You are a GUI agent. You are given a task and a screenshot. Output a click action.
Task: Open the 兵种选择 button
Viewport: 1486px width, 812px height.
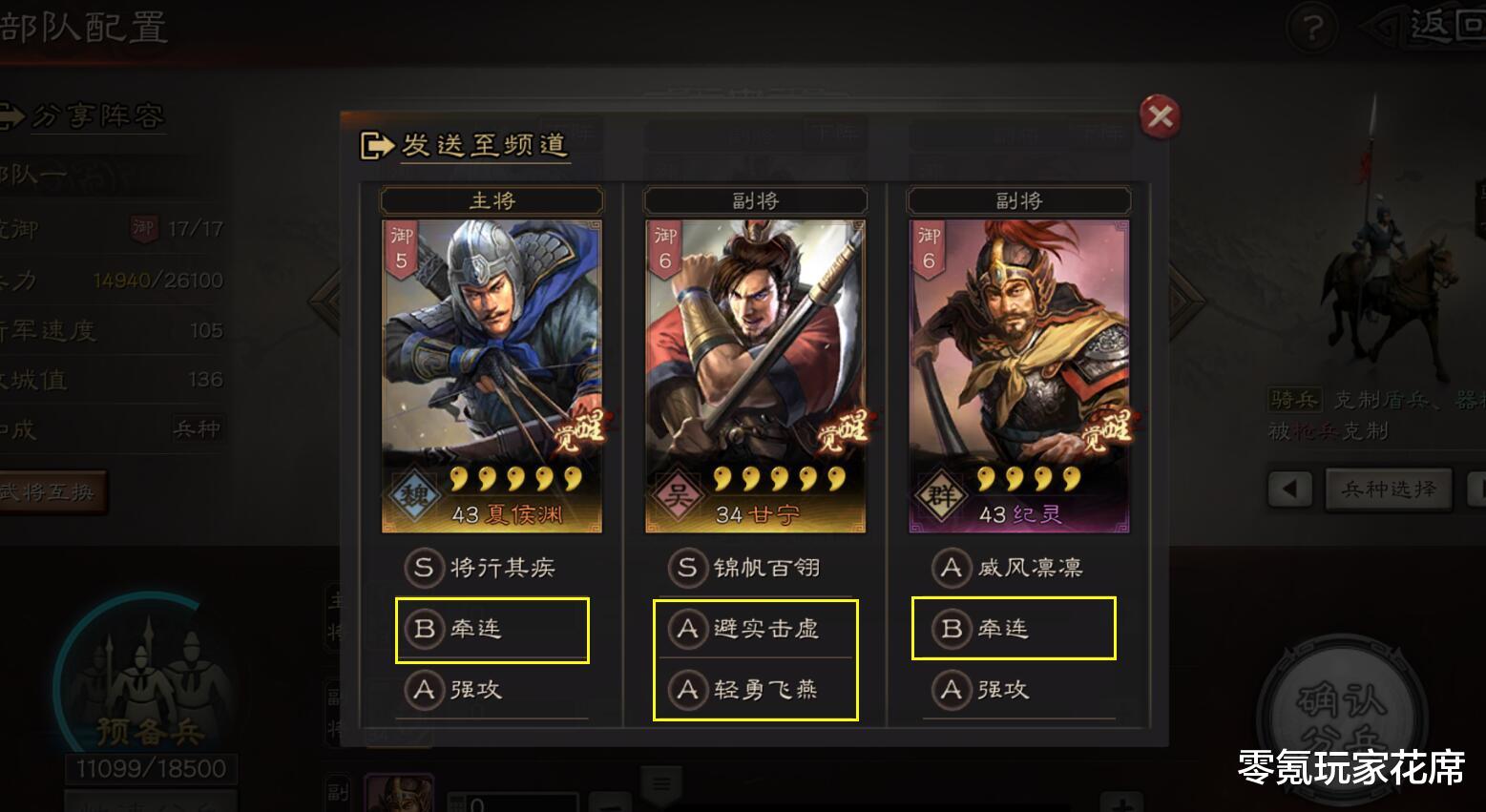point(1389,489)
